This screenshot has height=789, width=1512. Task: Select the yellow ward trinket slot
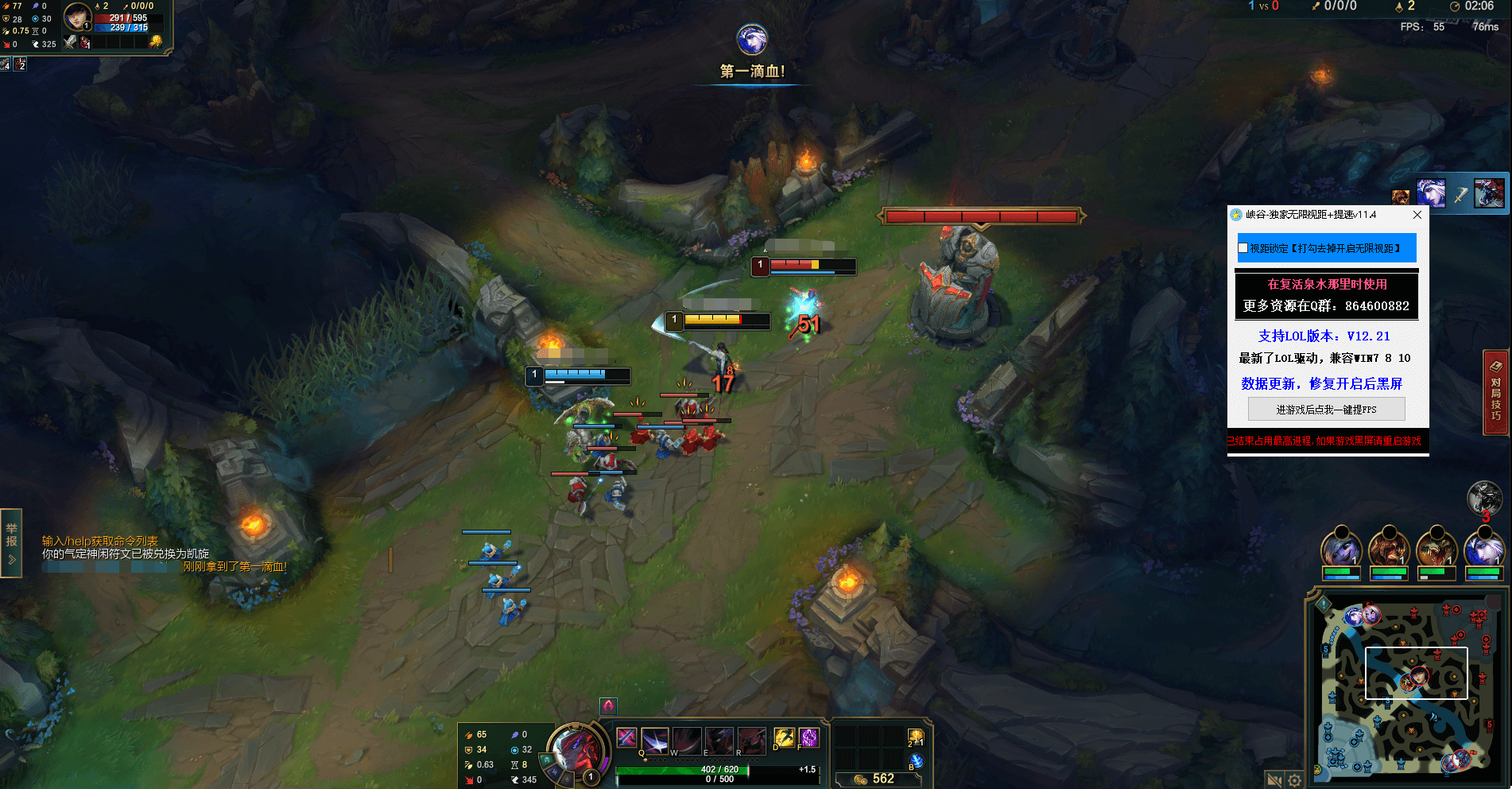916,738
